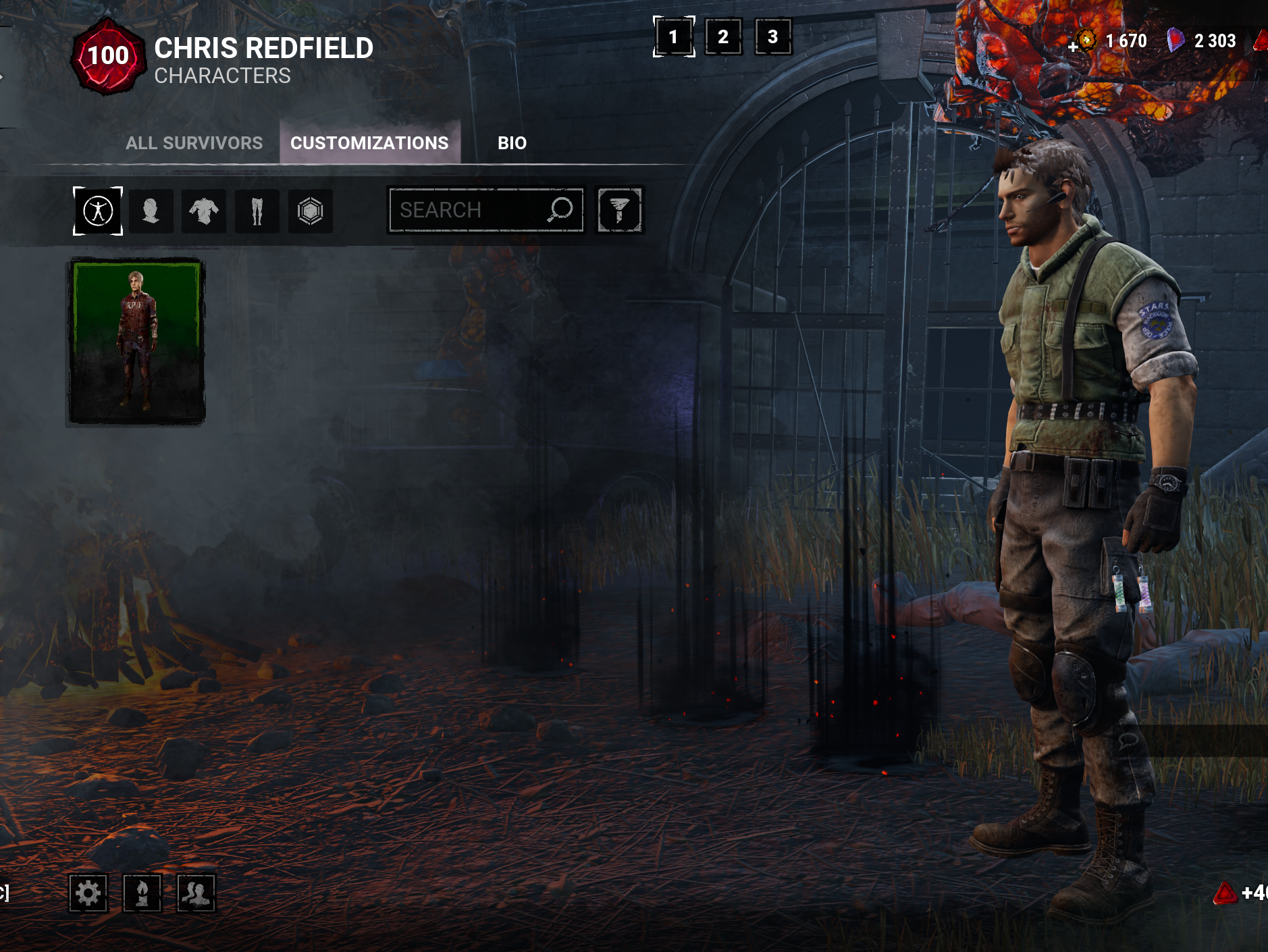1268x952 pixels.
Task: Click the survivor figure icon bottom bar
Action: pyautogui.click(x=142, y=893)
